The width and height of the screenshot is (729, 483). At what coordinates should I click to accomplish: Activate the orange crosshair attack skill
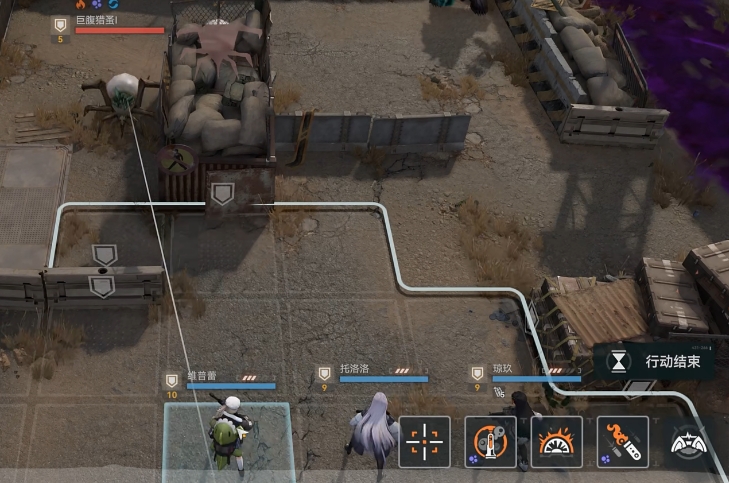click(x=424, y=441)
